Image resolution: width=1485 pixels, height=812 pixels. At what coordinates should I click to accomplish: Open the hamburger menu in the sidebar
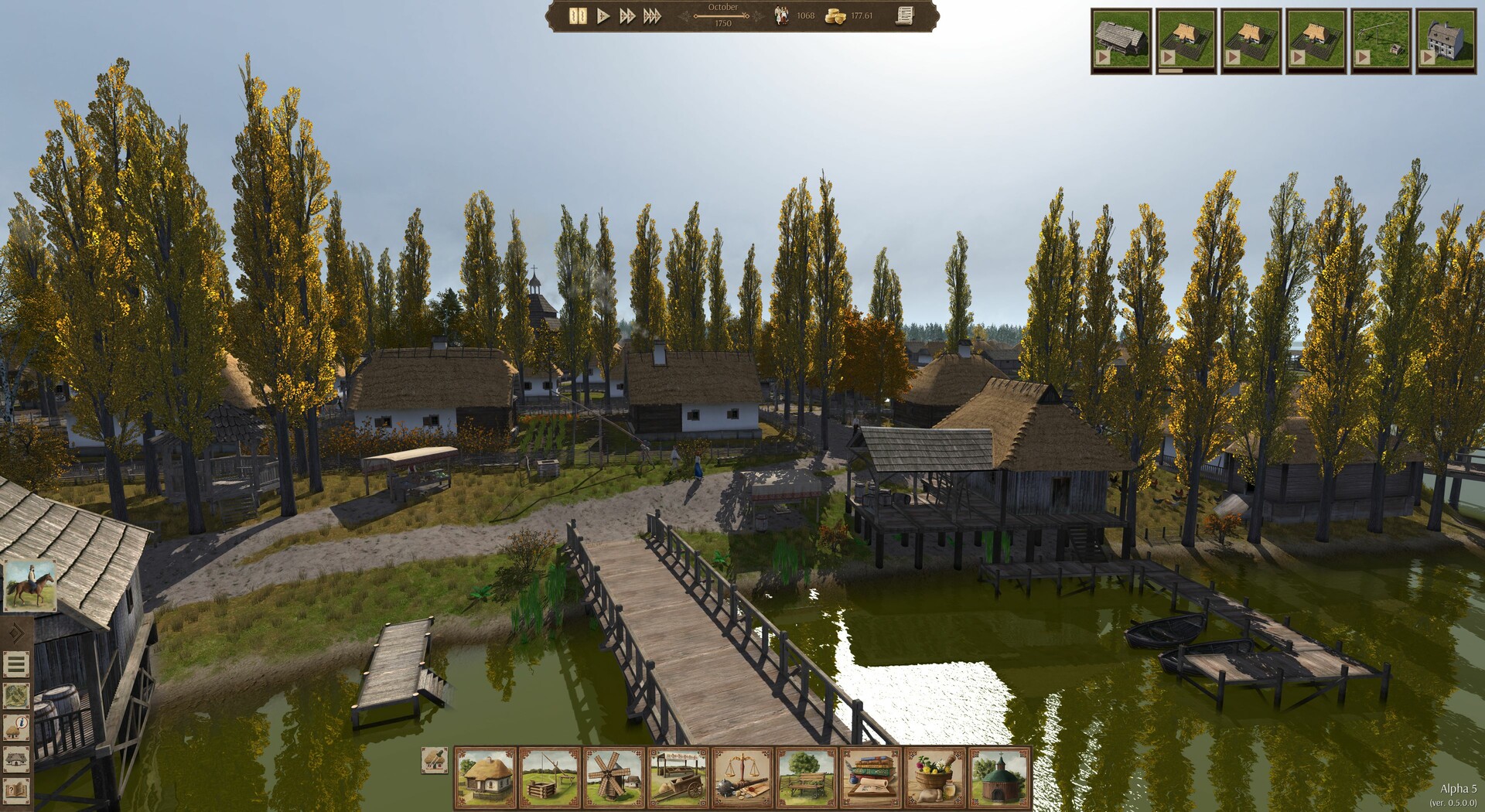pyautogui.click(x=17, y=664)
